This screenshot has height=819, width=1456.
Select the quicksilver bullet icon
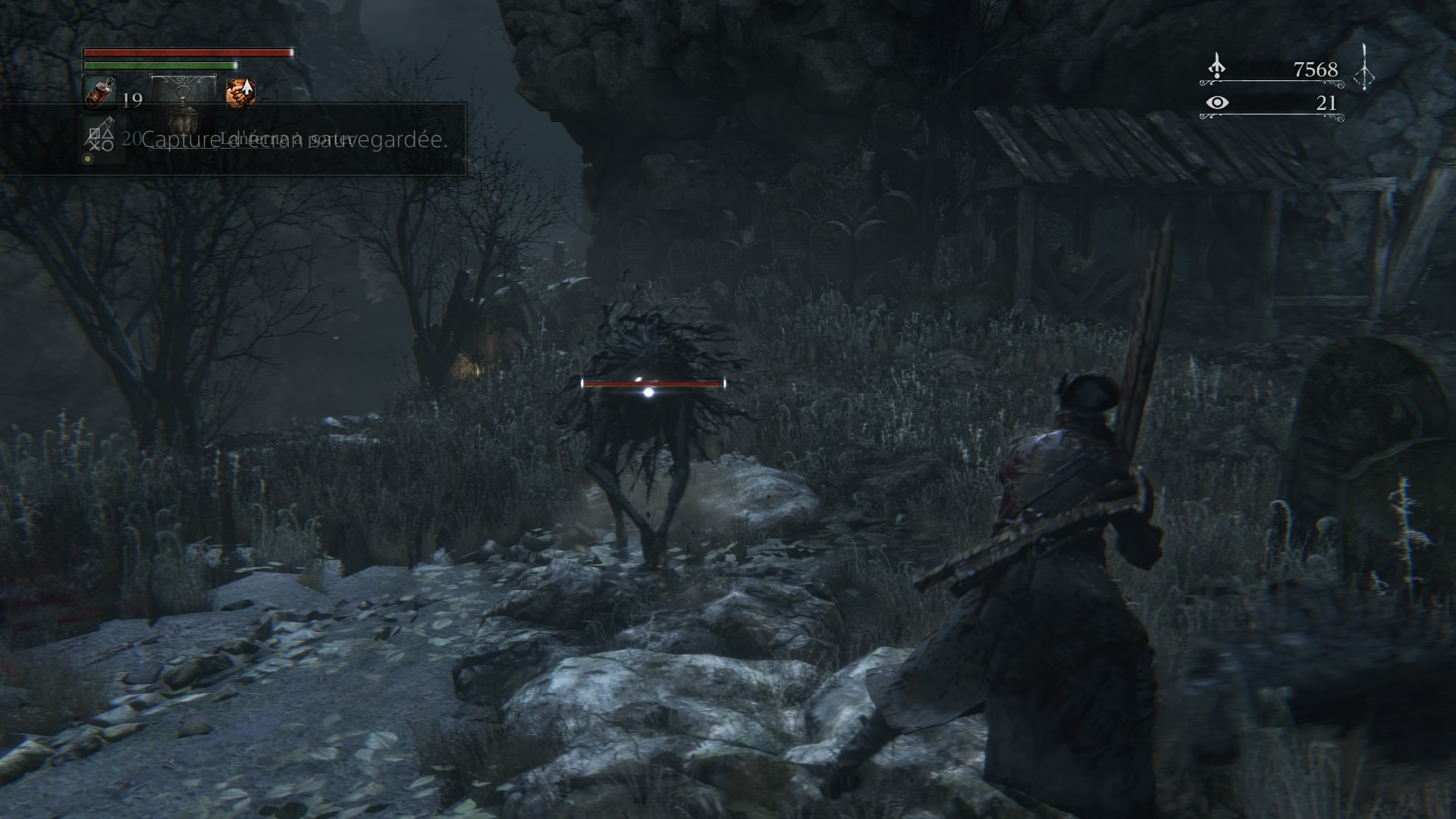click(99, 136)
